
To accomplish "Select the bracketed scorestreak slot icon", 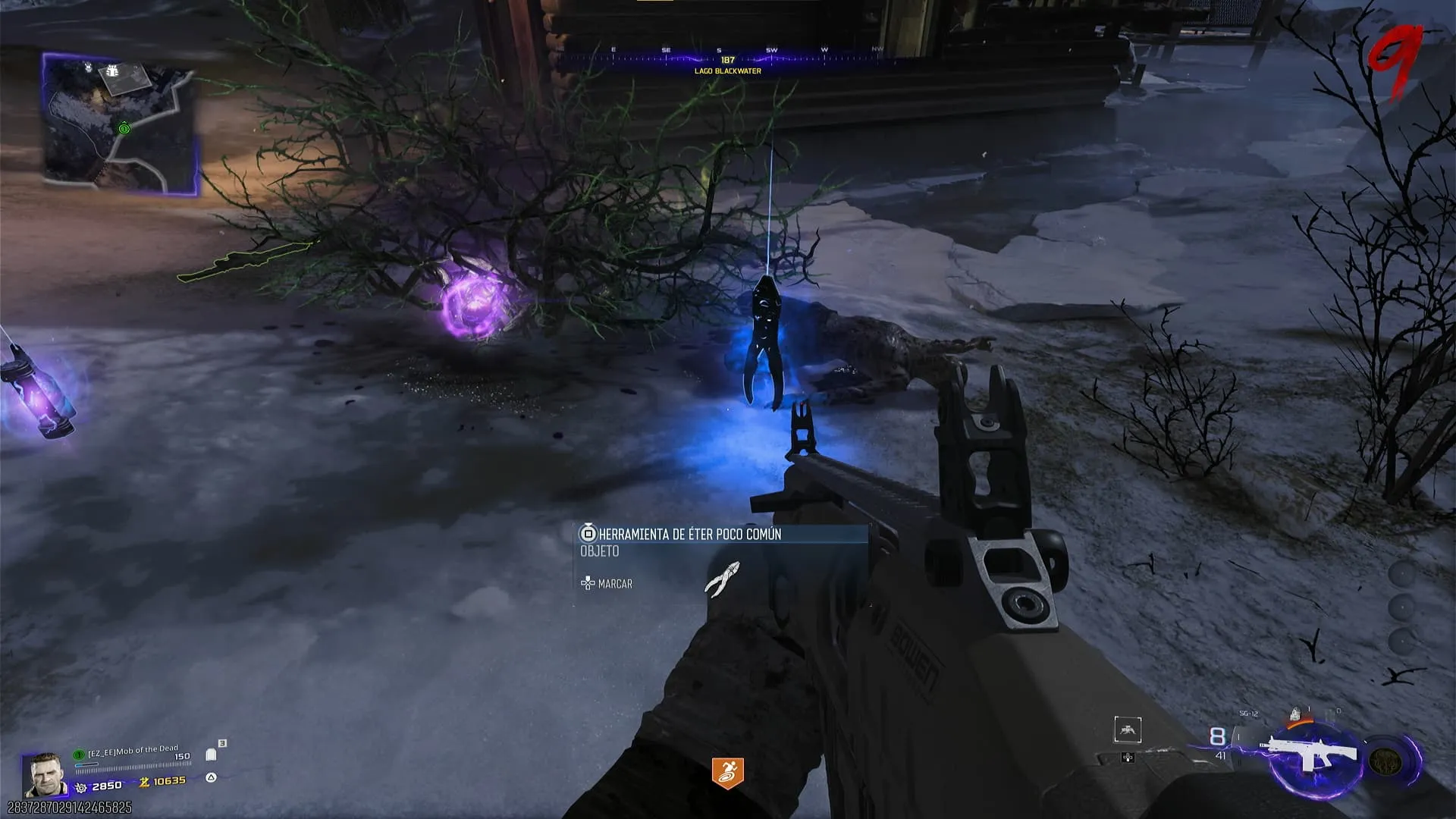I will point(1128,730).
